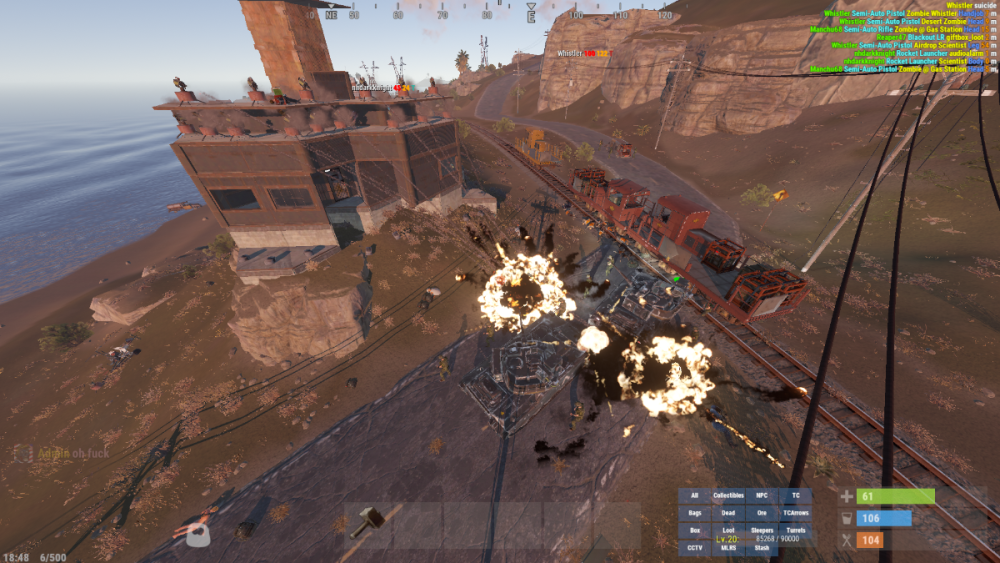
Task: Toggle the Stash filter button
Action: [x=762, y=547]
